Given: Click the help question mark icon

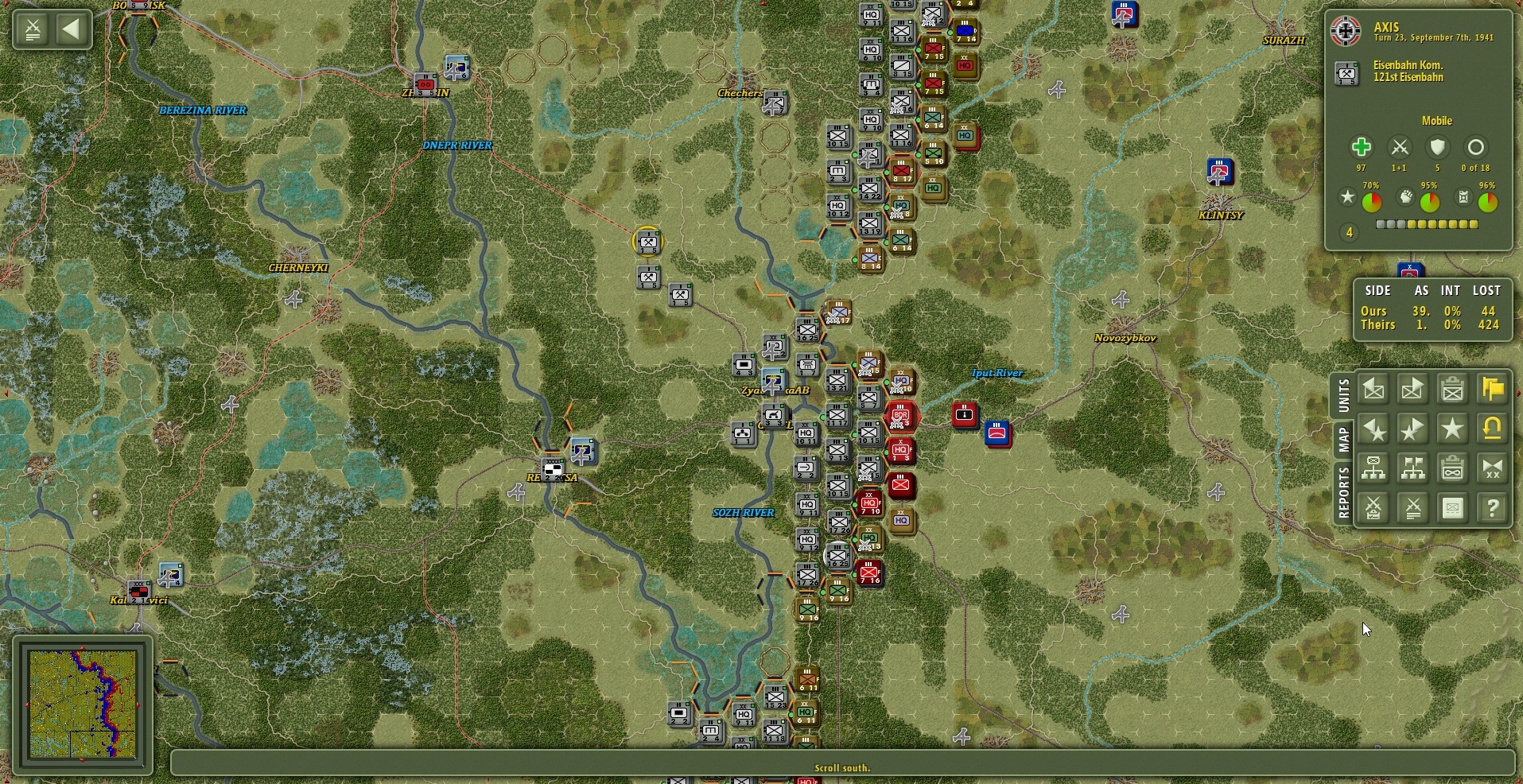Looking at the screenshot, I should tap(1493, 508).
